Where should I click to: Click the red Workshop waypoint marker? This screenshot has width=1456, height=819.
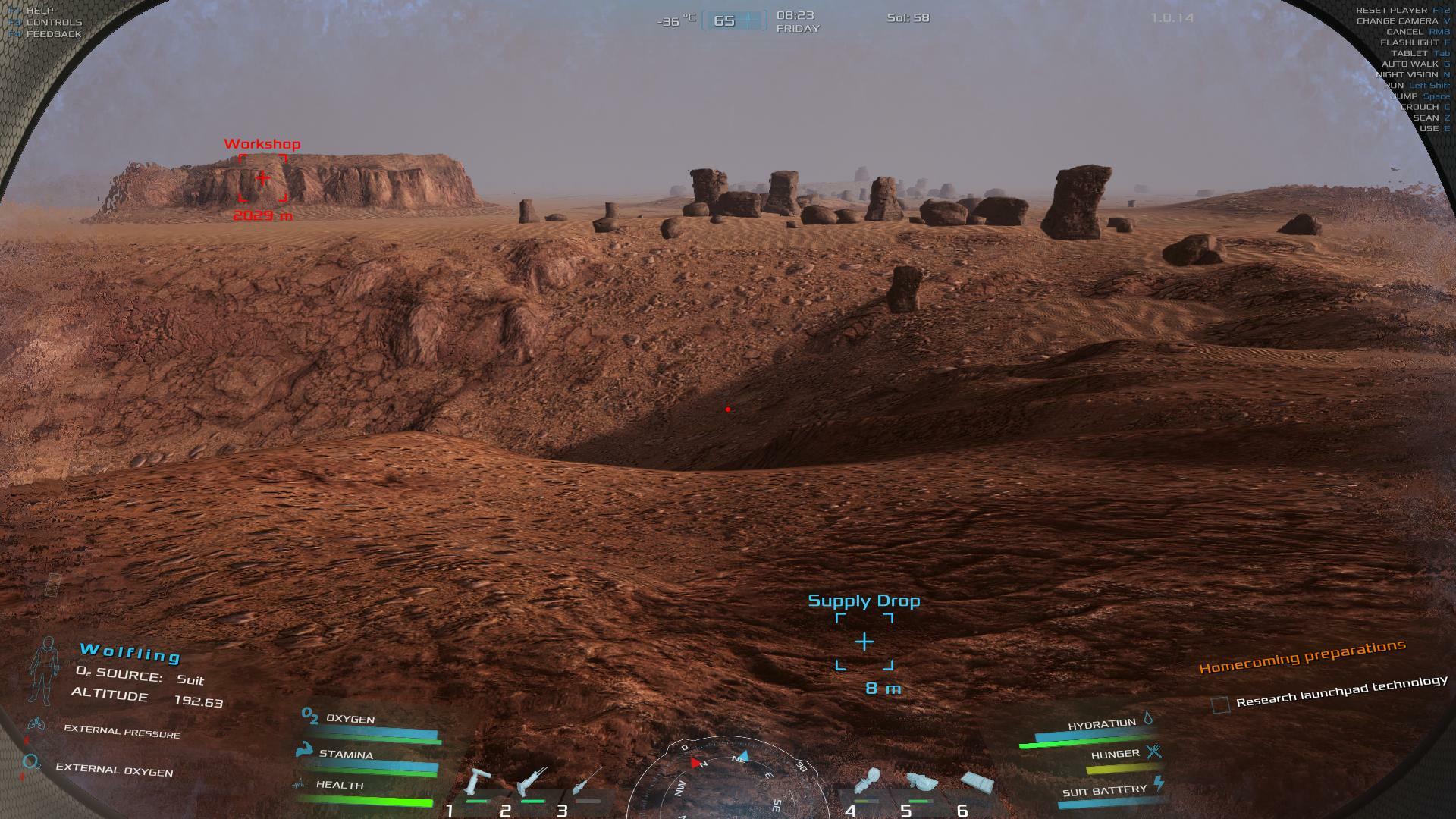tap(262, 179)
